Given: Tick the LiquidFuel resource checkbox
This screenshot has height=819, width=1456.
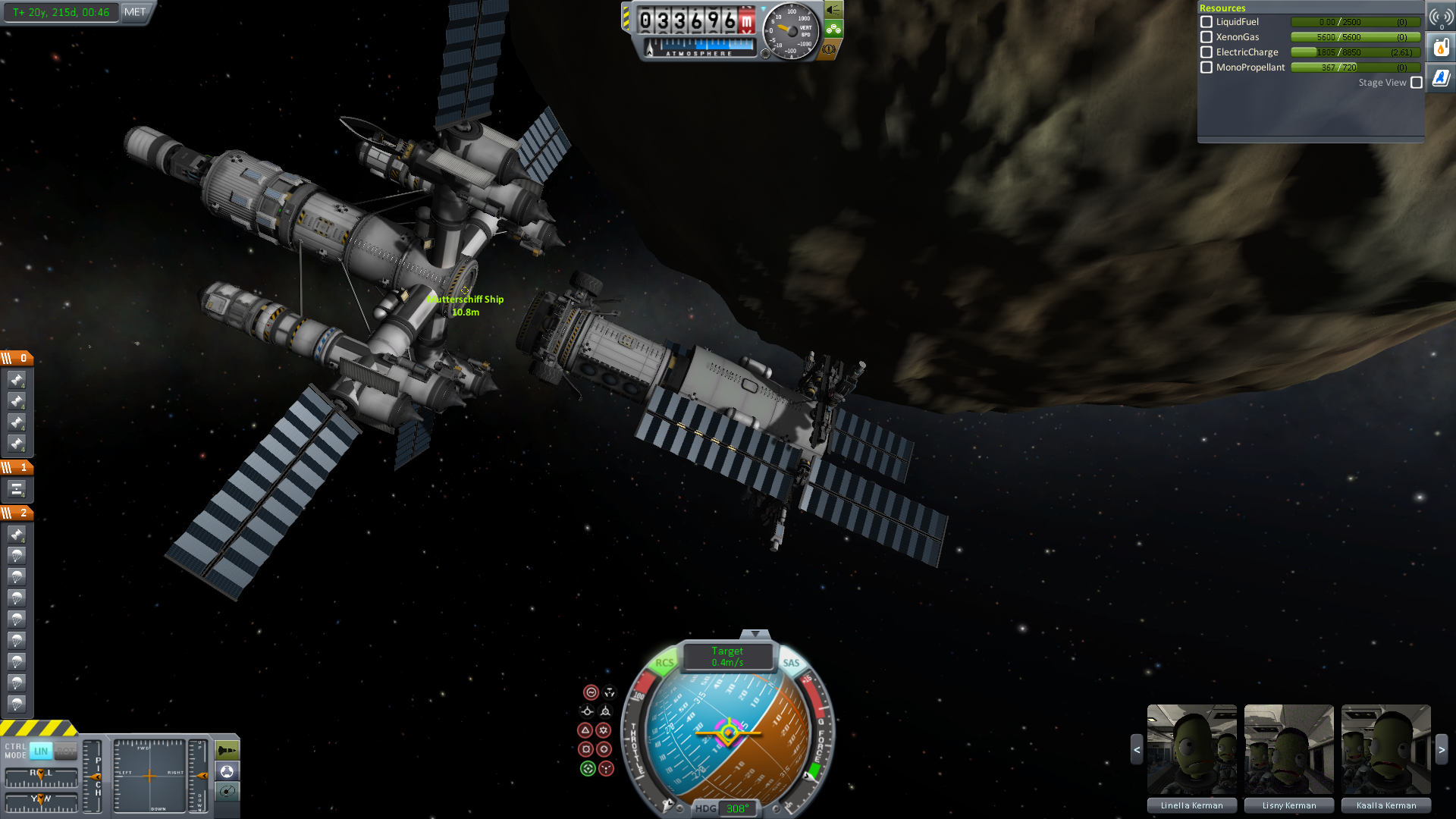Looking at the screenshot, I should tap(1207, 22).
